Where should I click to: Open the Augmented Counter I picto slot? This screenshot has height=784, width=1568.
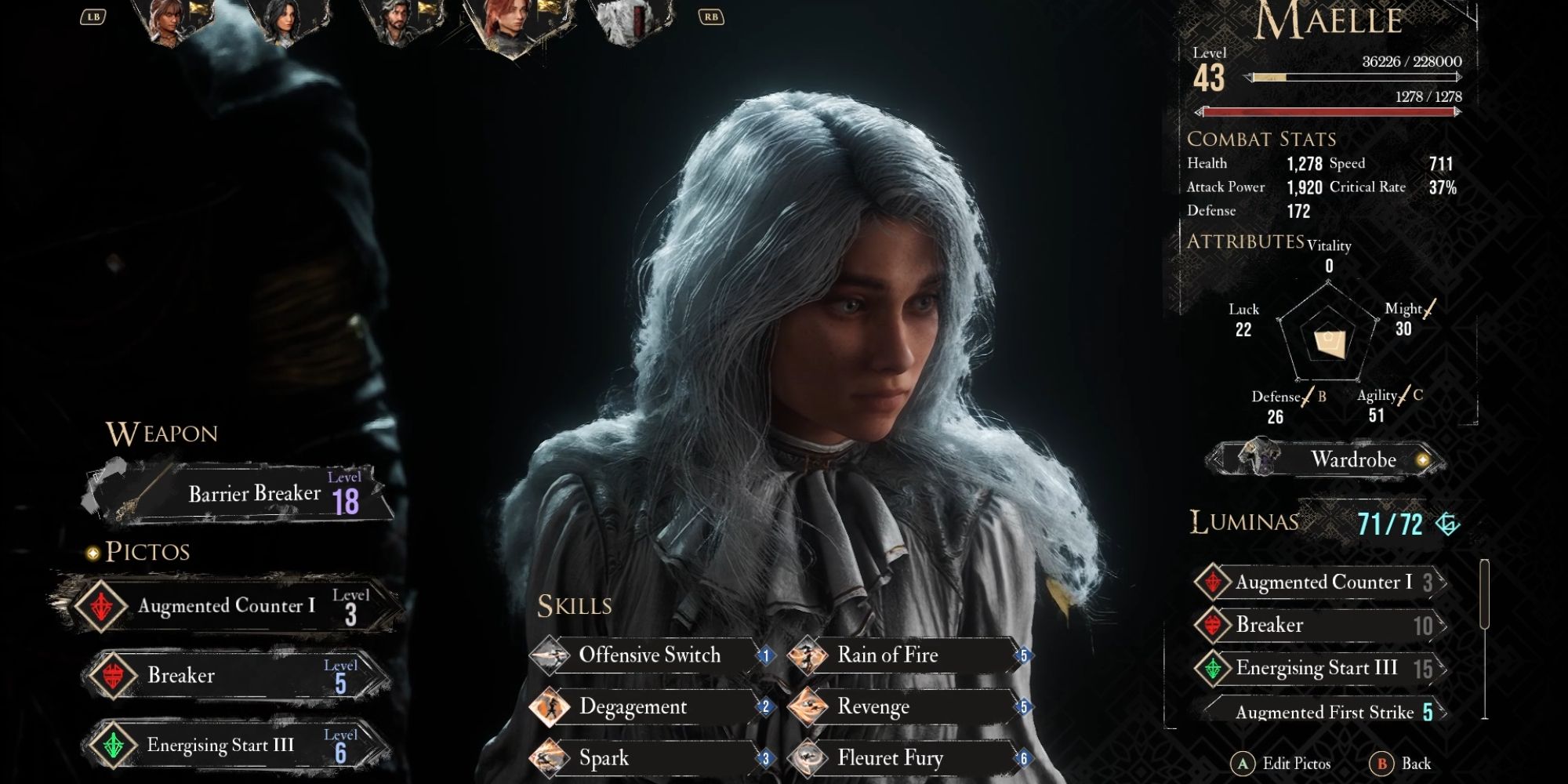coord(227,605)
